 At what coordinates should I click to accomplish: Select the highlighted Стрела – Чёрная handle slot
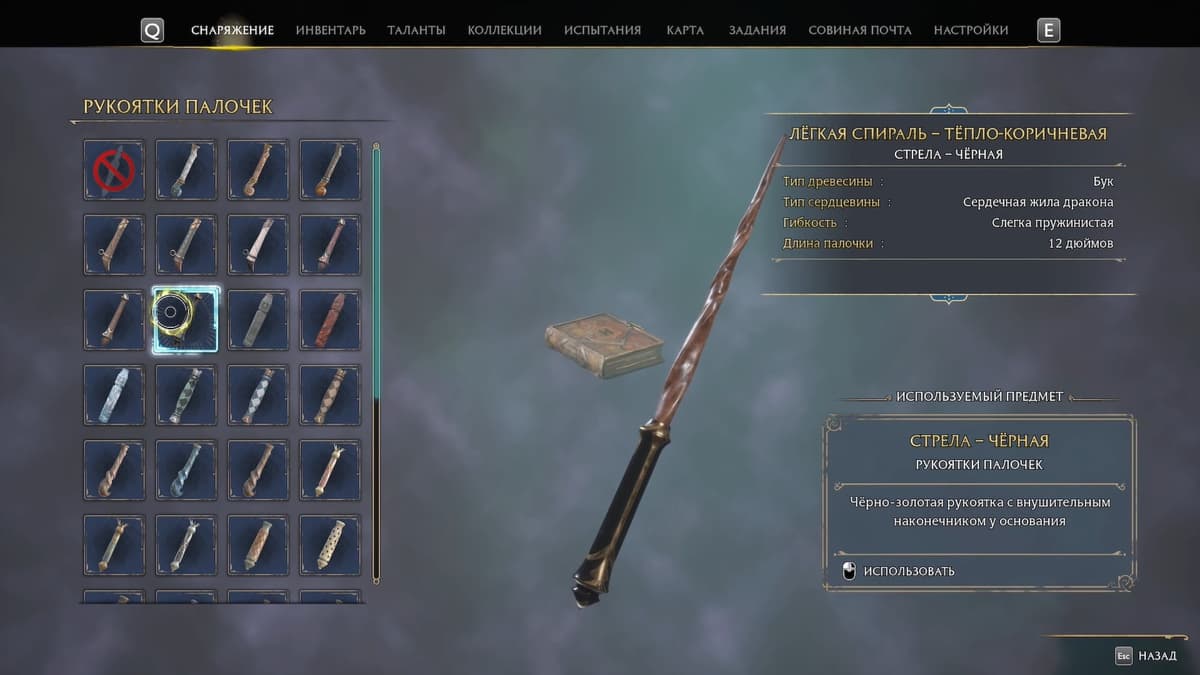pos(186,320)
